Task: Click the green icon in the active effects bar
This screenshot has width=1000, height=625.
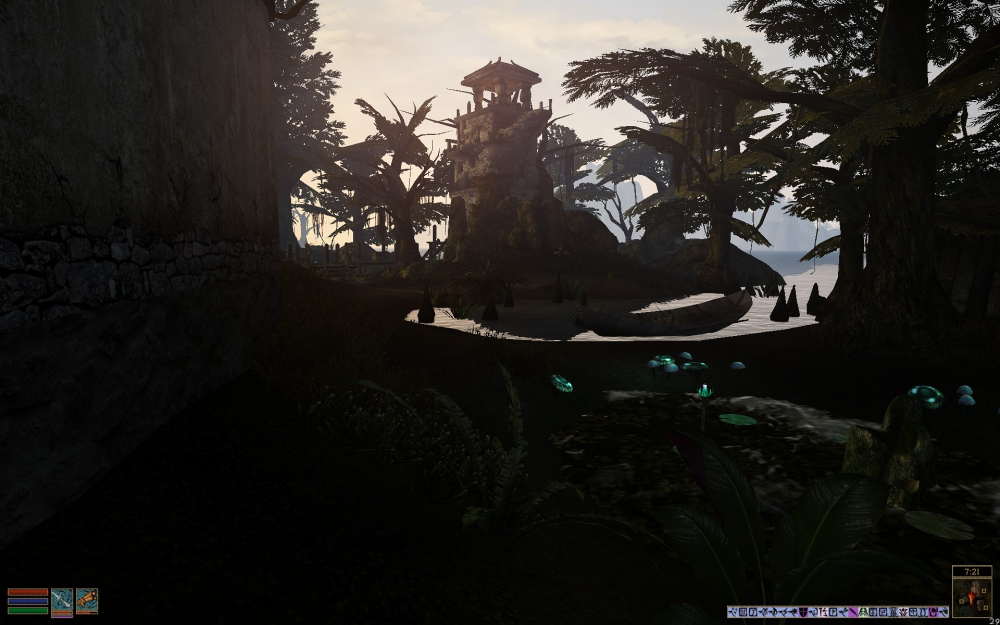Action: coord(863,611)
